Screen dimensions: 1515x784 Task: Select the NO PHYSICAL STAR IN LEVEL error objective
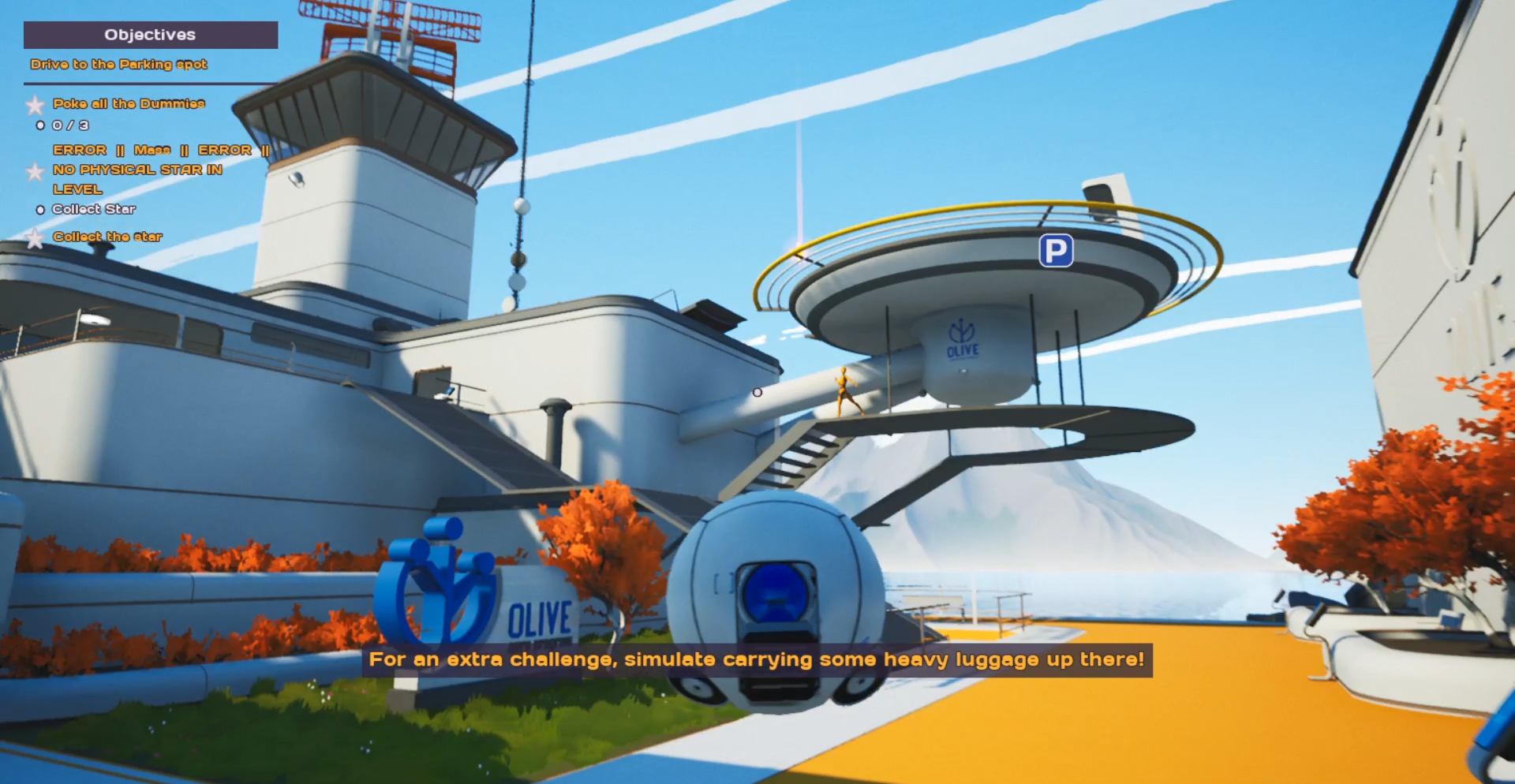click(x=137, y=170)
